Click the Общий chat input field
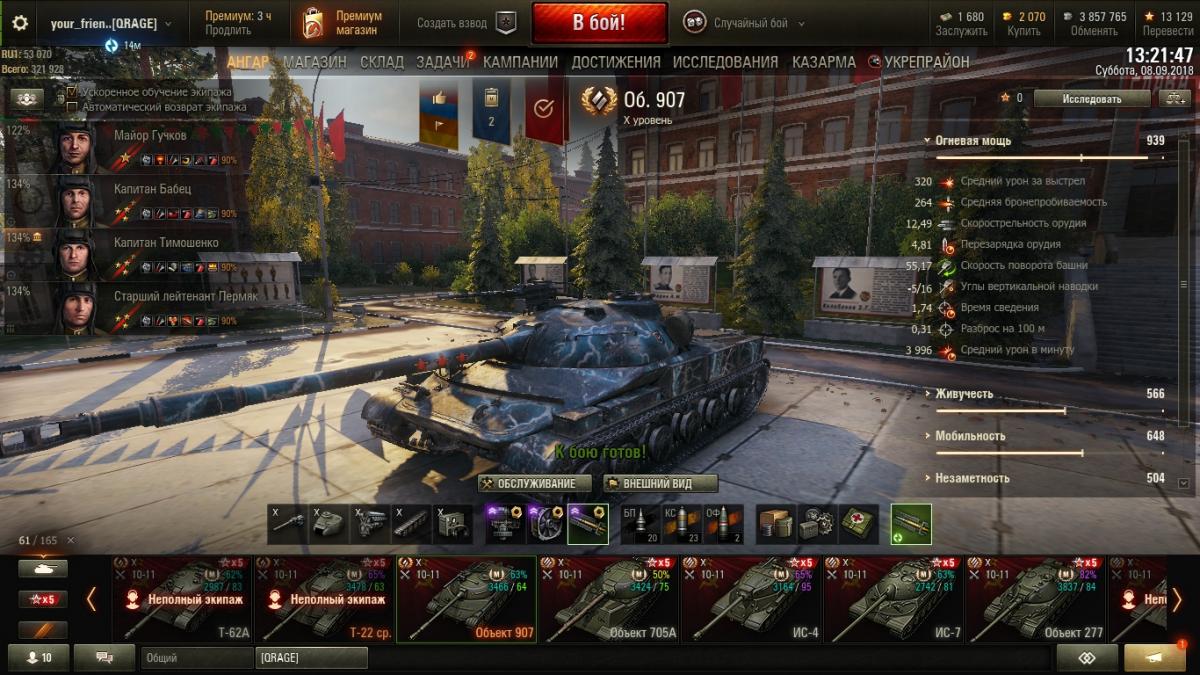 point(196,658)
